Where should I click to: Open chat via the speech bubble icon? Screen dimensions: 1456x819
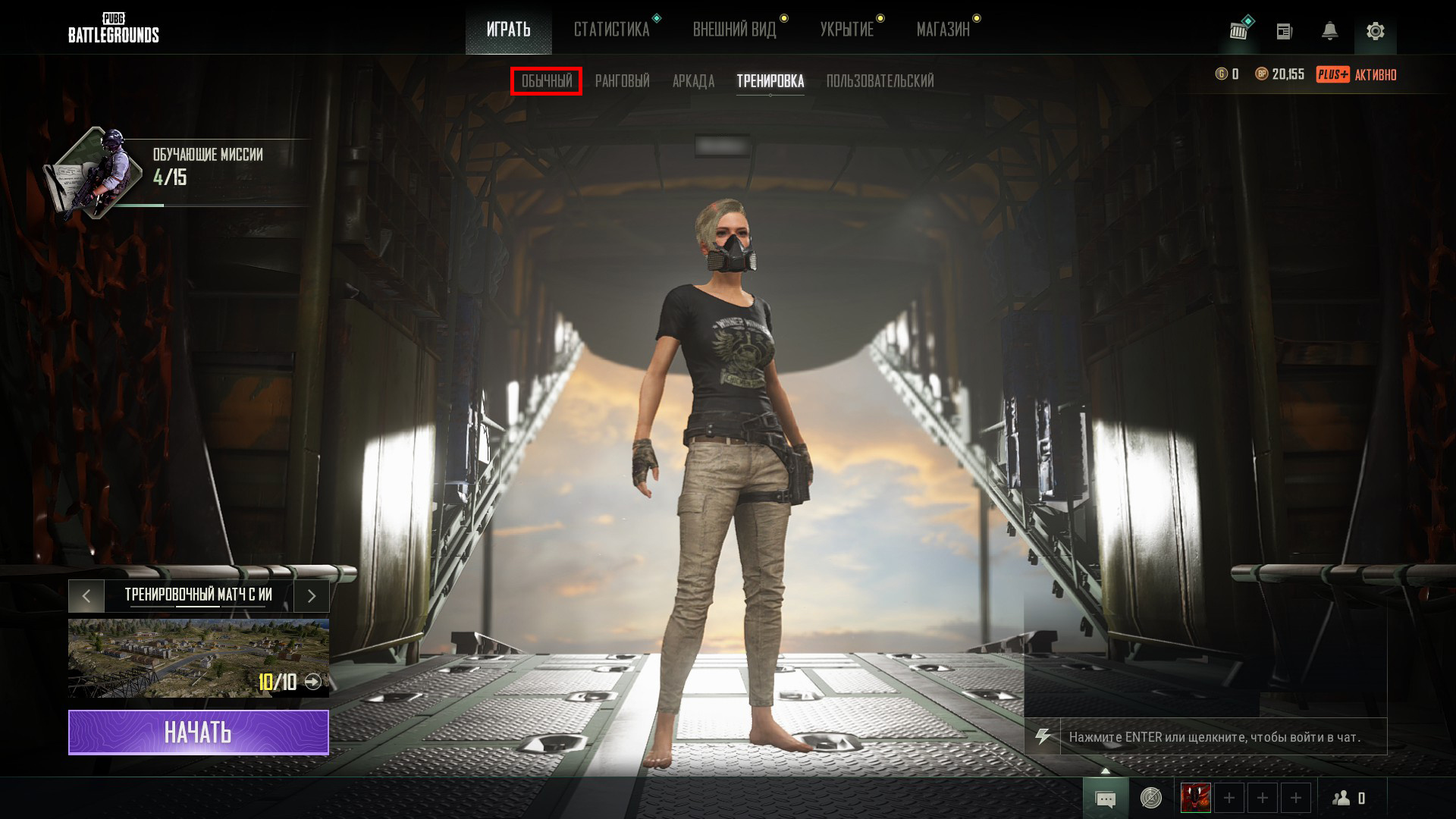pos(1106,798)
